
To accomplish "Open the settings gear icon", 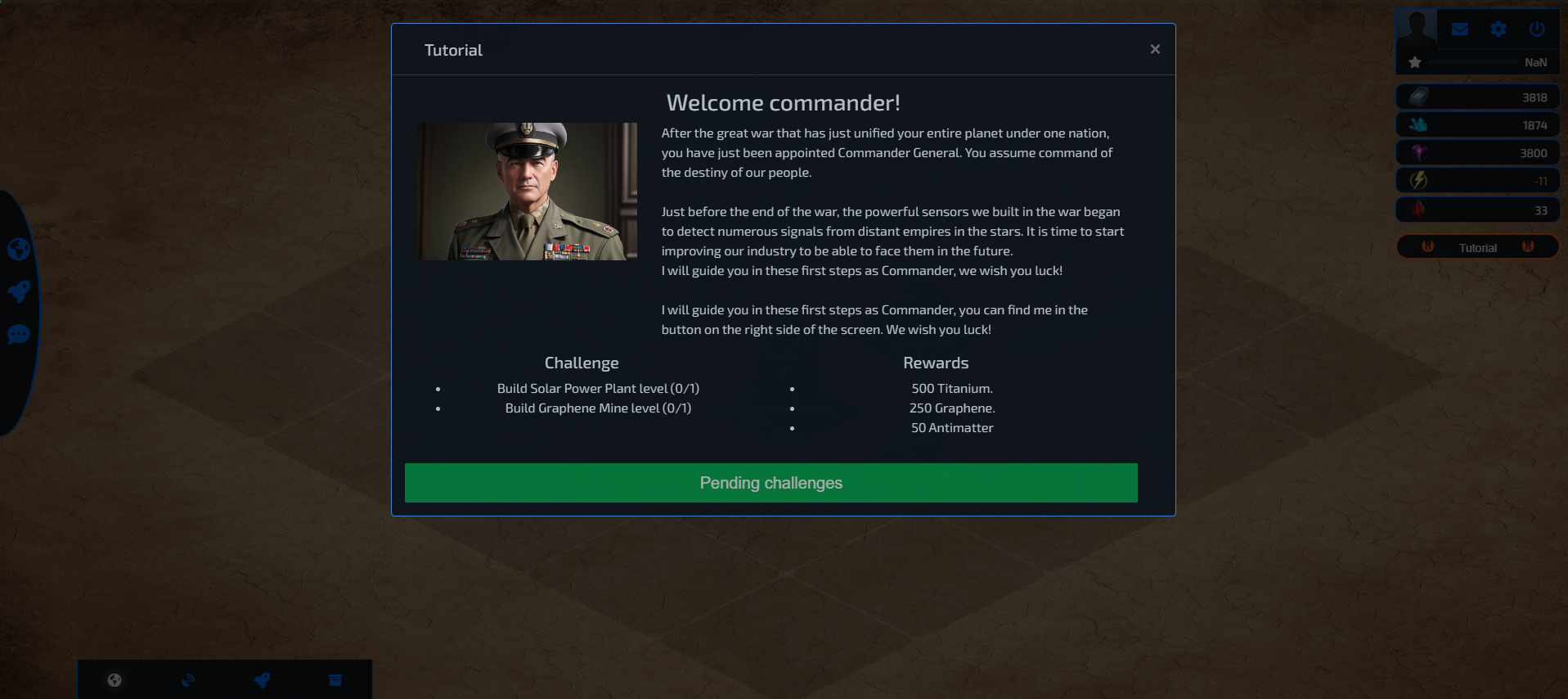I will tap(1498, 29).
